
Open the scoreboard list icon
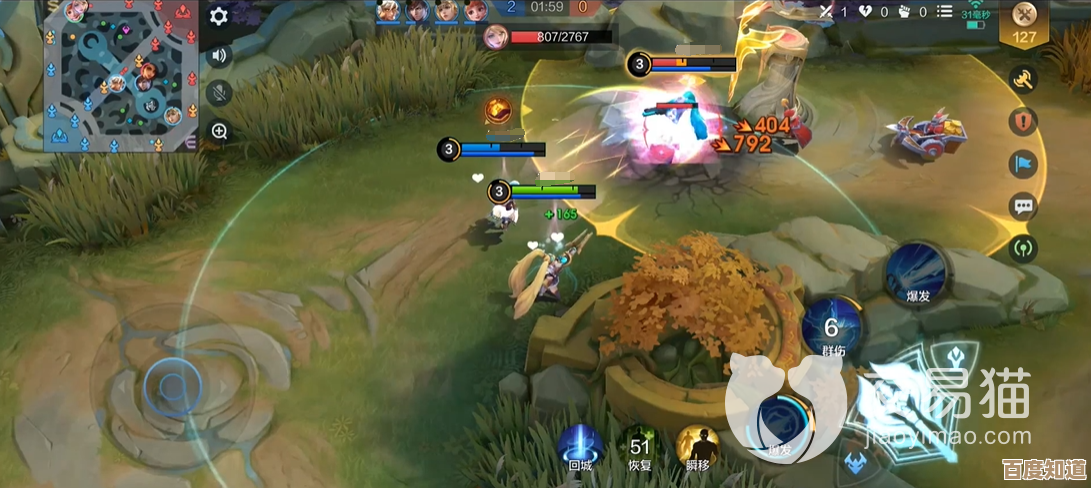[945, 12]
